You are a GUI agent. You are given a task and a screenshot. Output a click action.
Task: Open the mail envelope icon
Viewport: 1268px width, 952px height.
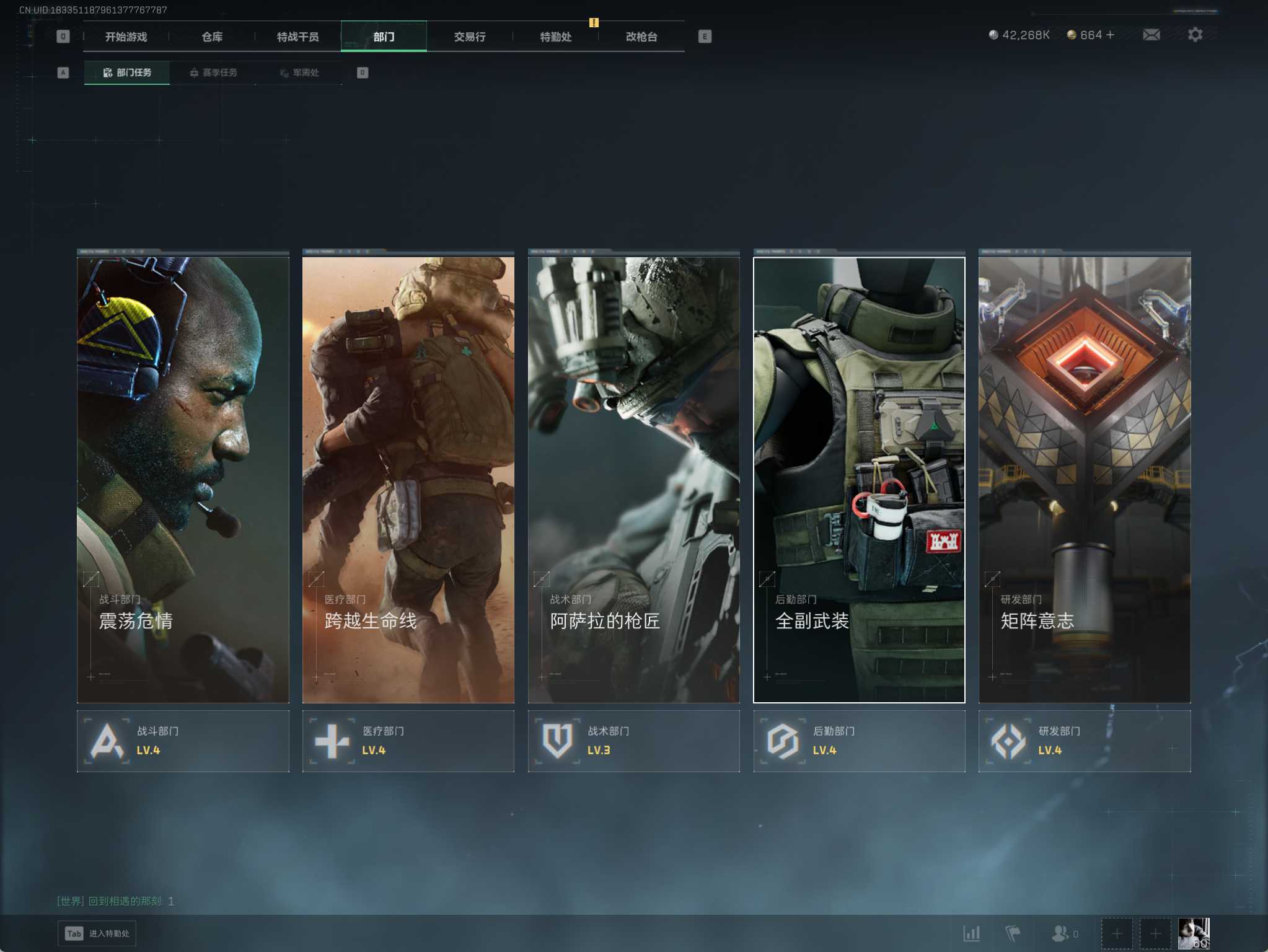[1151, 35]
